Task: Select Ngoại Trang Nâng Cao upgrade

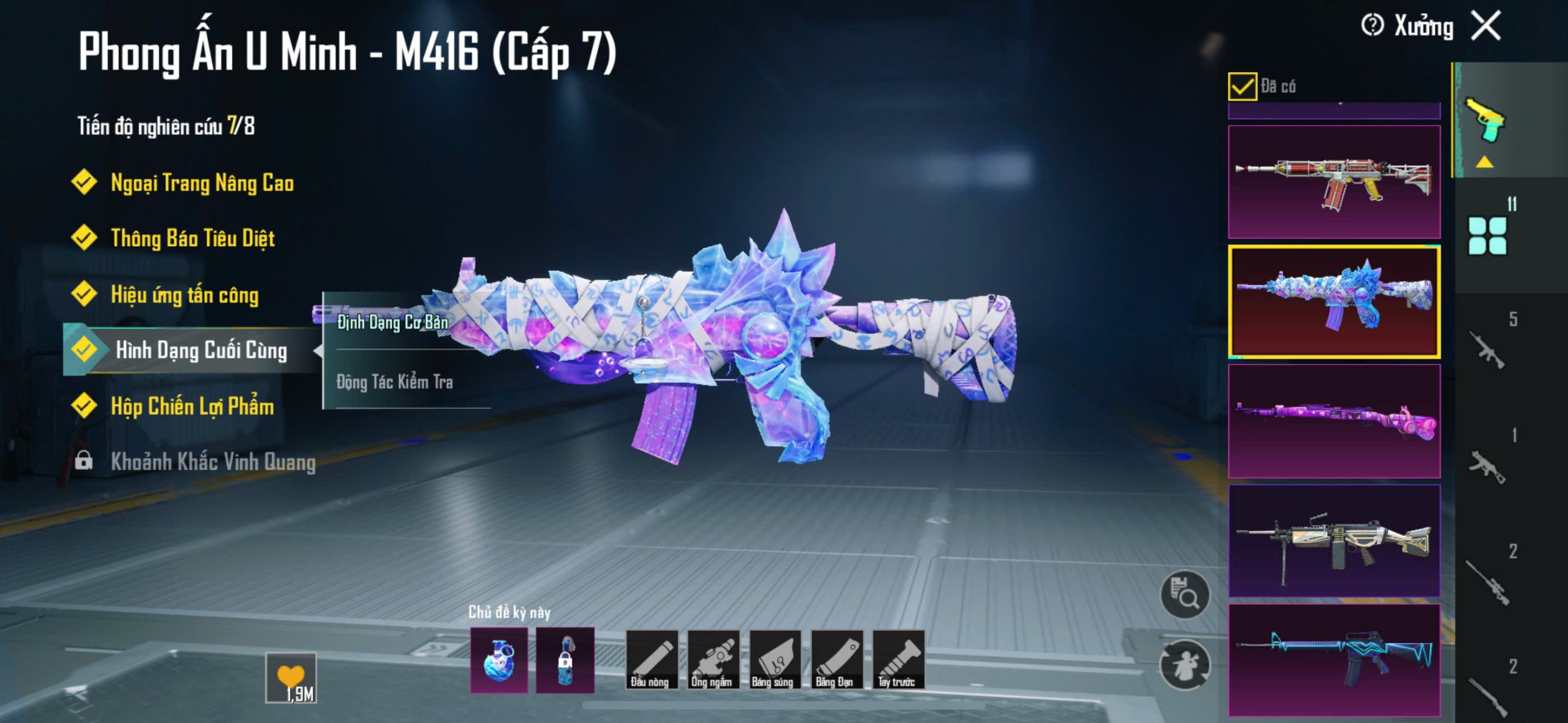Action: 202,182
